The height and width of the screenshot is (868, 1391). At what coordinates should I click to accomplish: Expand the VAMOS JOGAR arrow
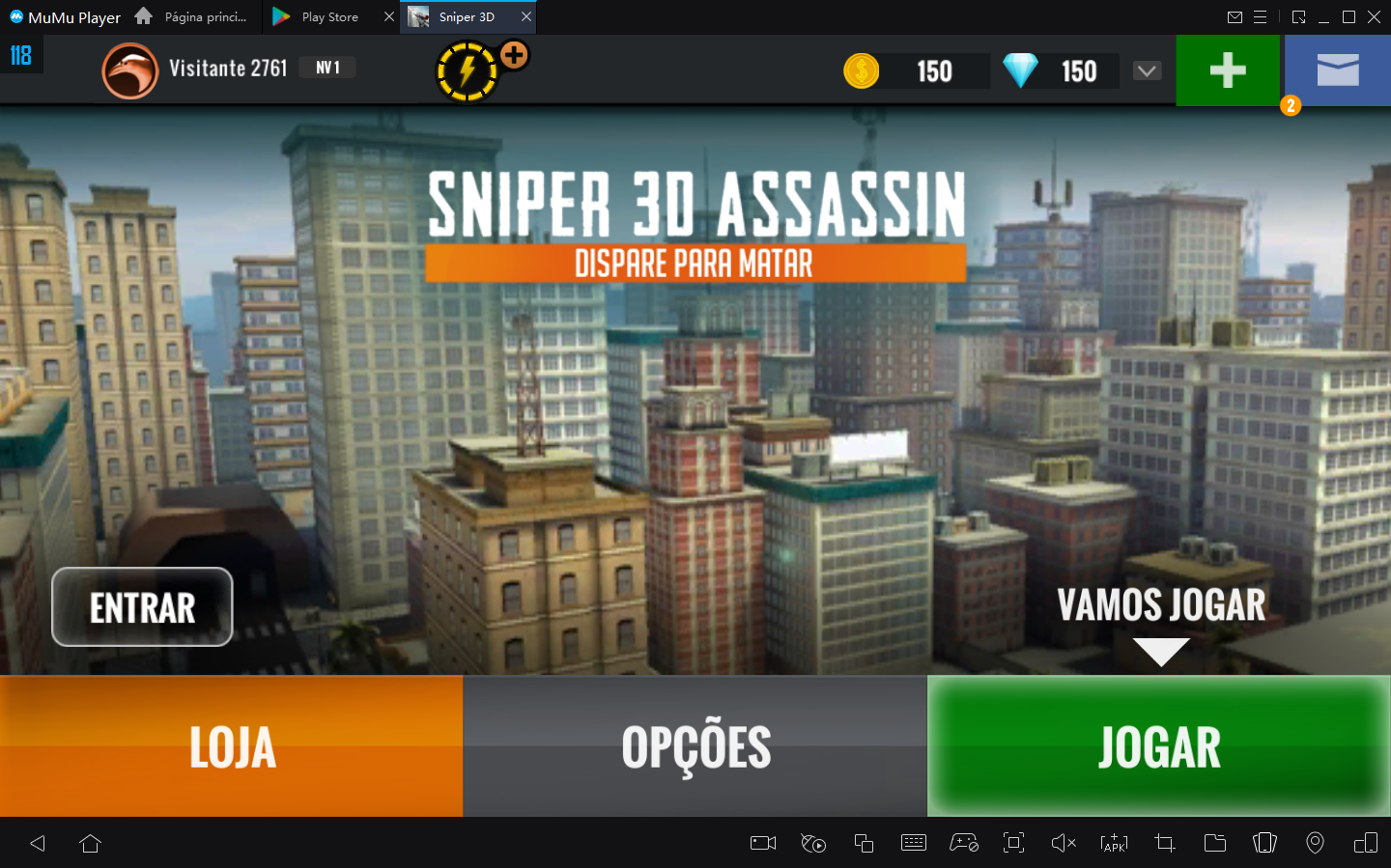1162,653
